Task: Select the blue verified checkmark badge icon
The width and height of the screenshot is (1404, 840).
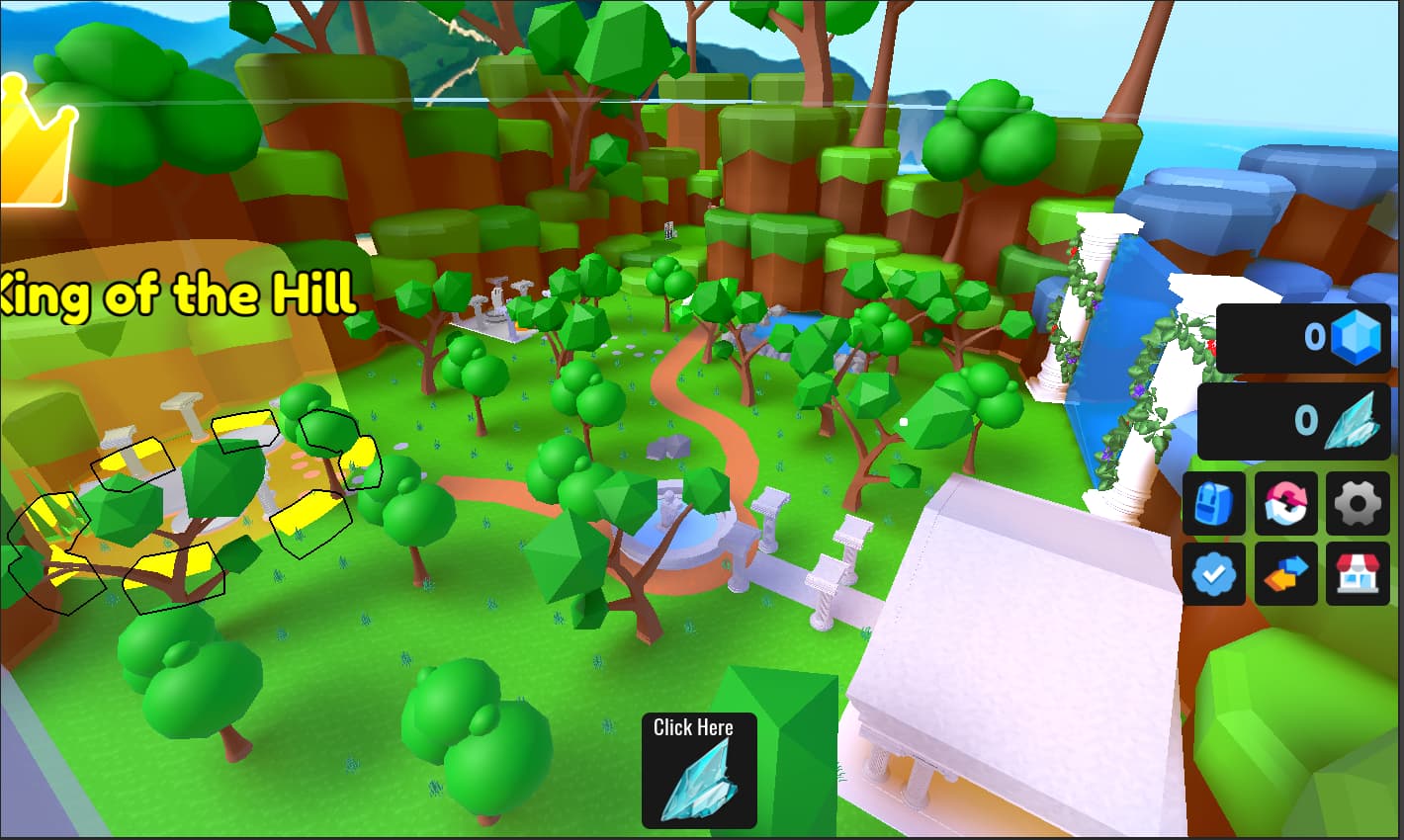Action: tap(1214, 574)
